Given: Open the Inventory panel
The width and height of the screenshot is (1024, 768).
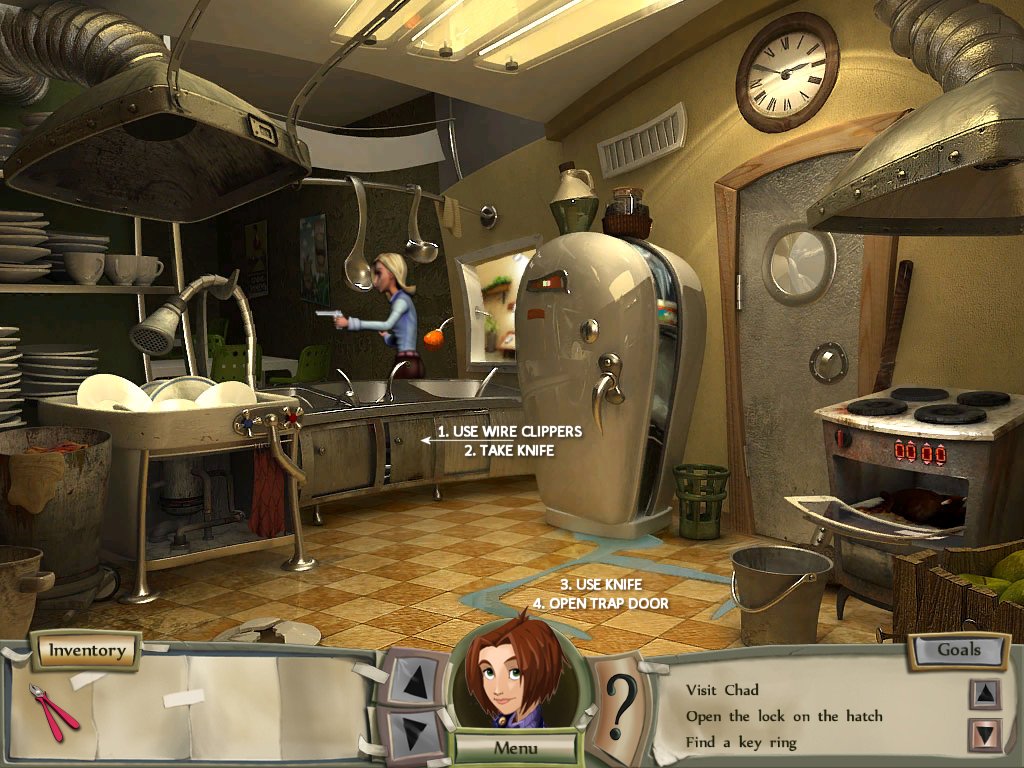Looking at the screenshot, I should (x=87, y=651).
